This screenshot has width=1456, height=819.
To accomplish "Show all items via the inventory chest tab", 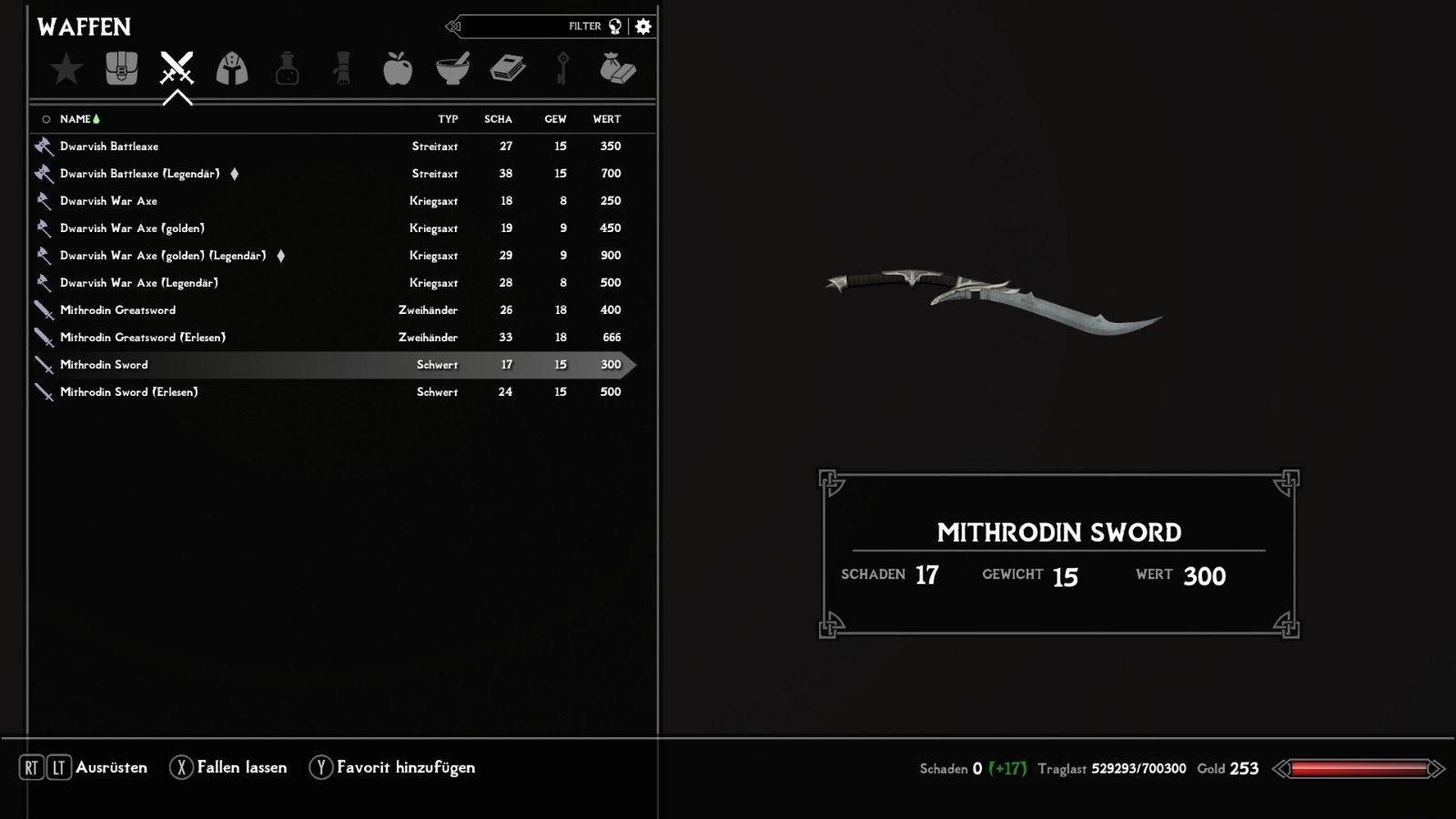I will (x=121, y=69).
